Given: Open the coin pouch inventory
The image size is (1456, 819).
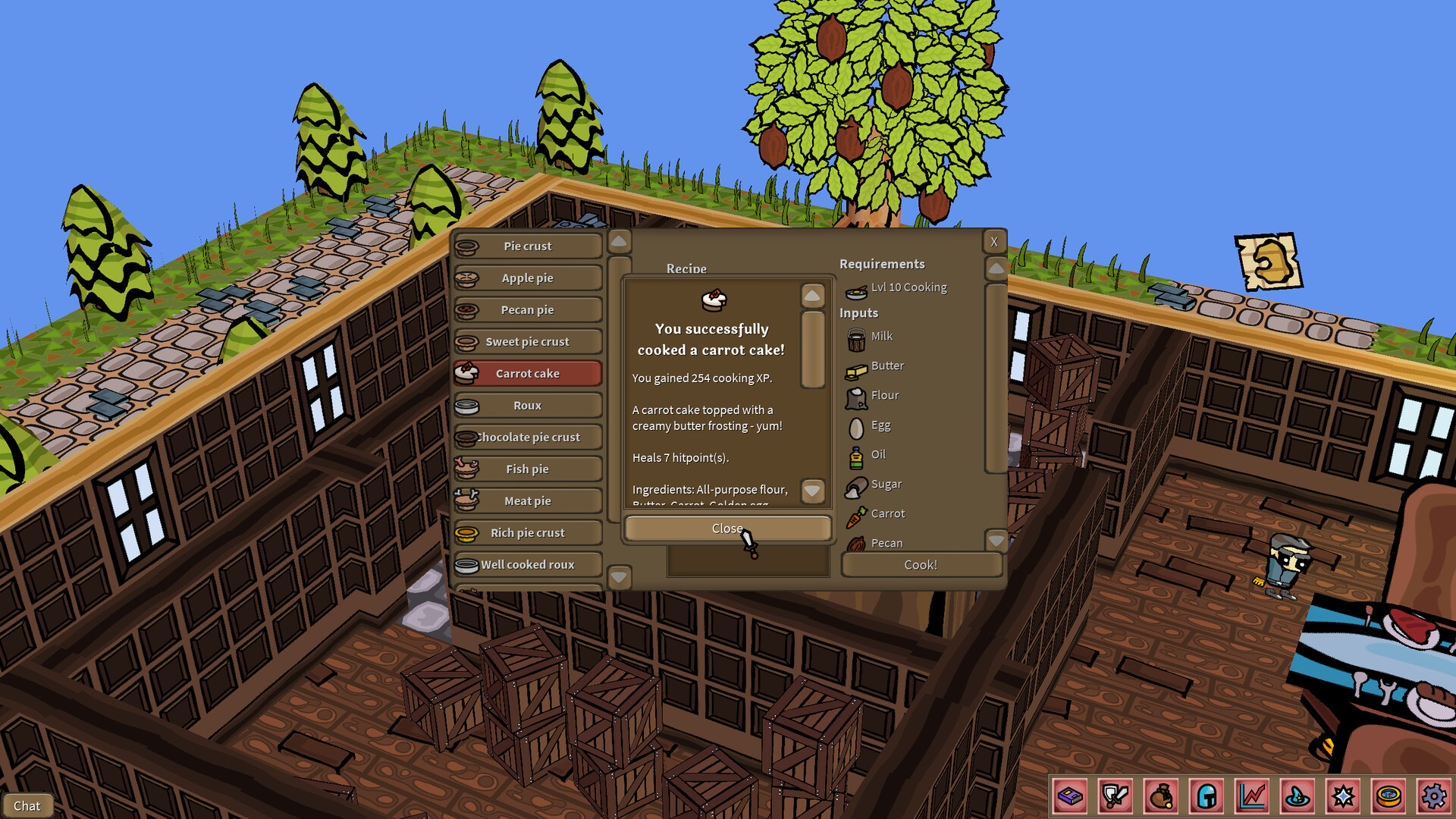Looking at the screenshot, I should pyautogui.click(x=1159, y=796).
